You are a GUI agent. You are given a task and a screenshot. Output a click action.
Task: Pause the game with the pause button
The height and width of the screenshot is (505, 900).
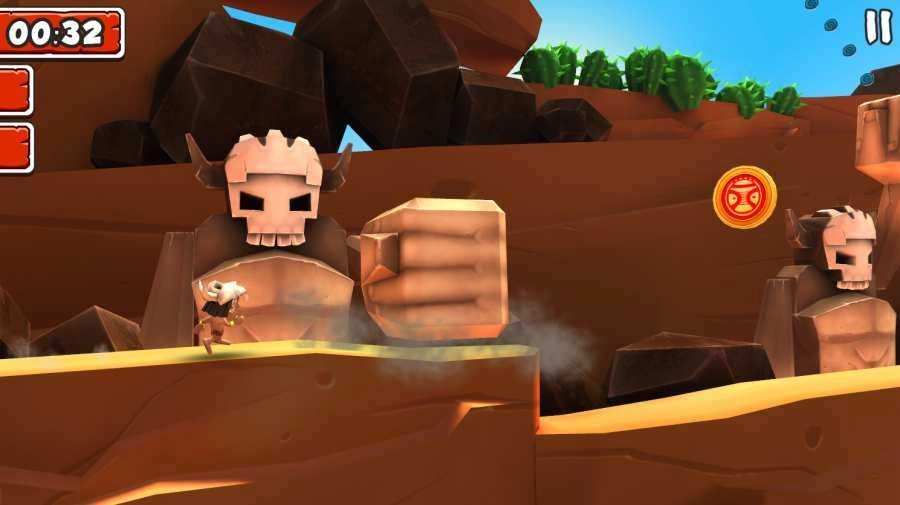877,26
